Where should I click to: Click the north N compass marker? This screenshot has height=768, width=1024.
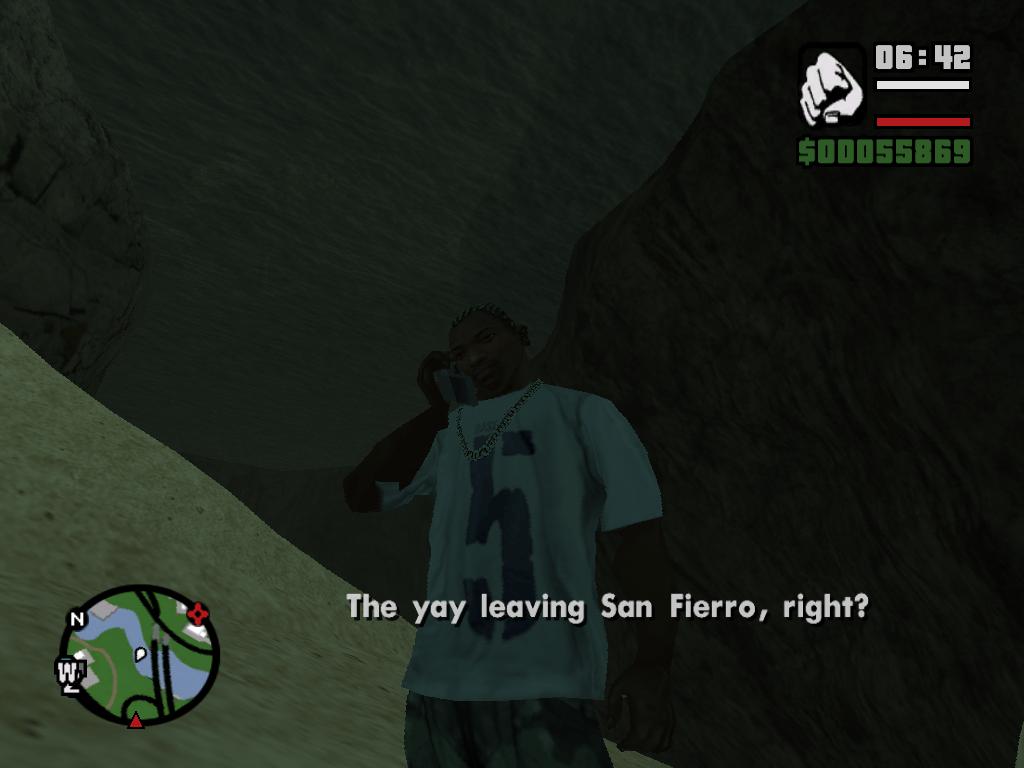point(77,618)
